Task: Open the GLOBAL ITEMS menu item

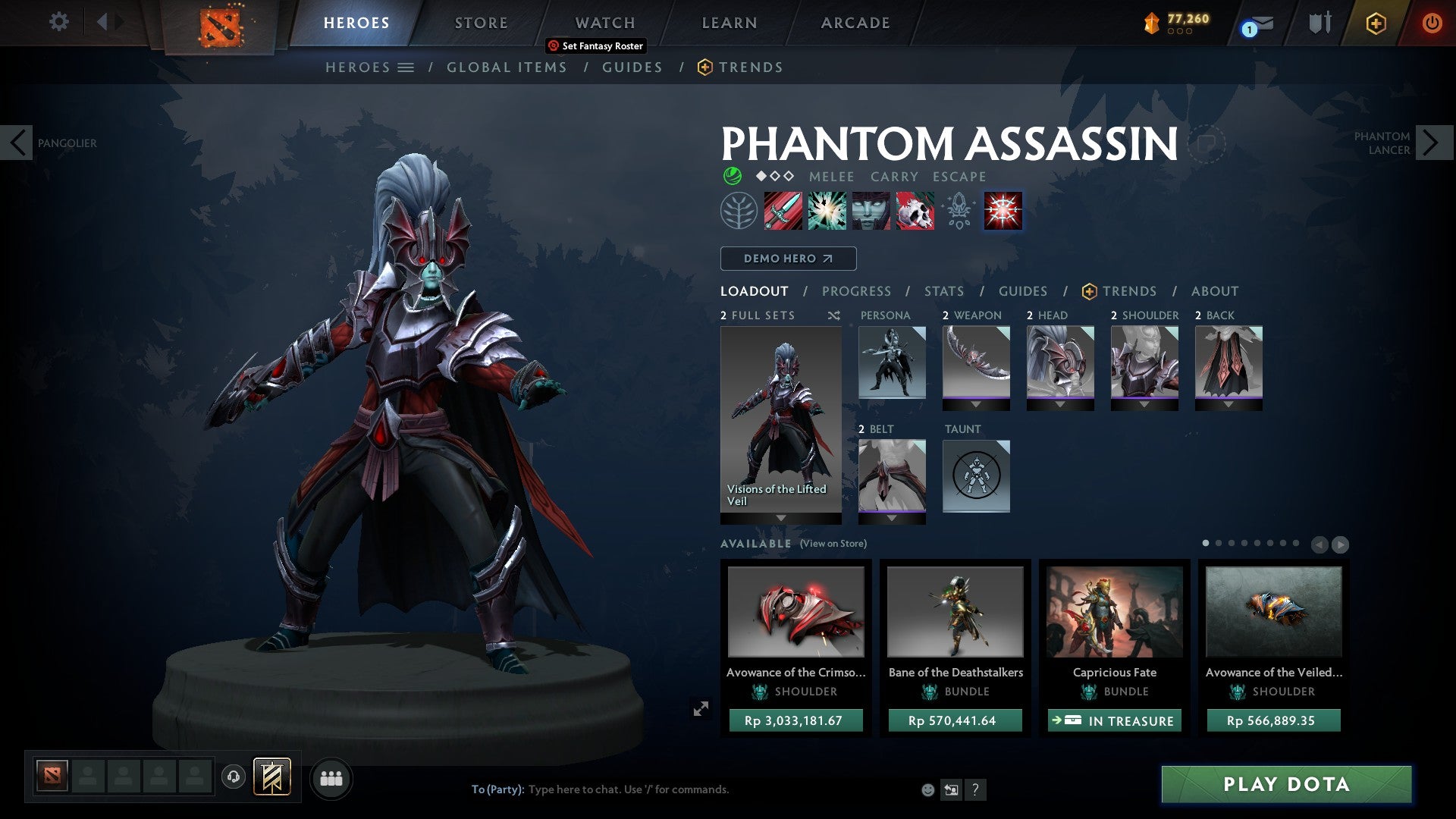Action: 507,67
